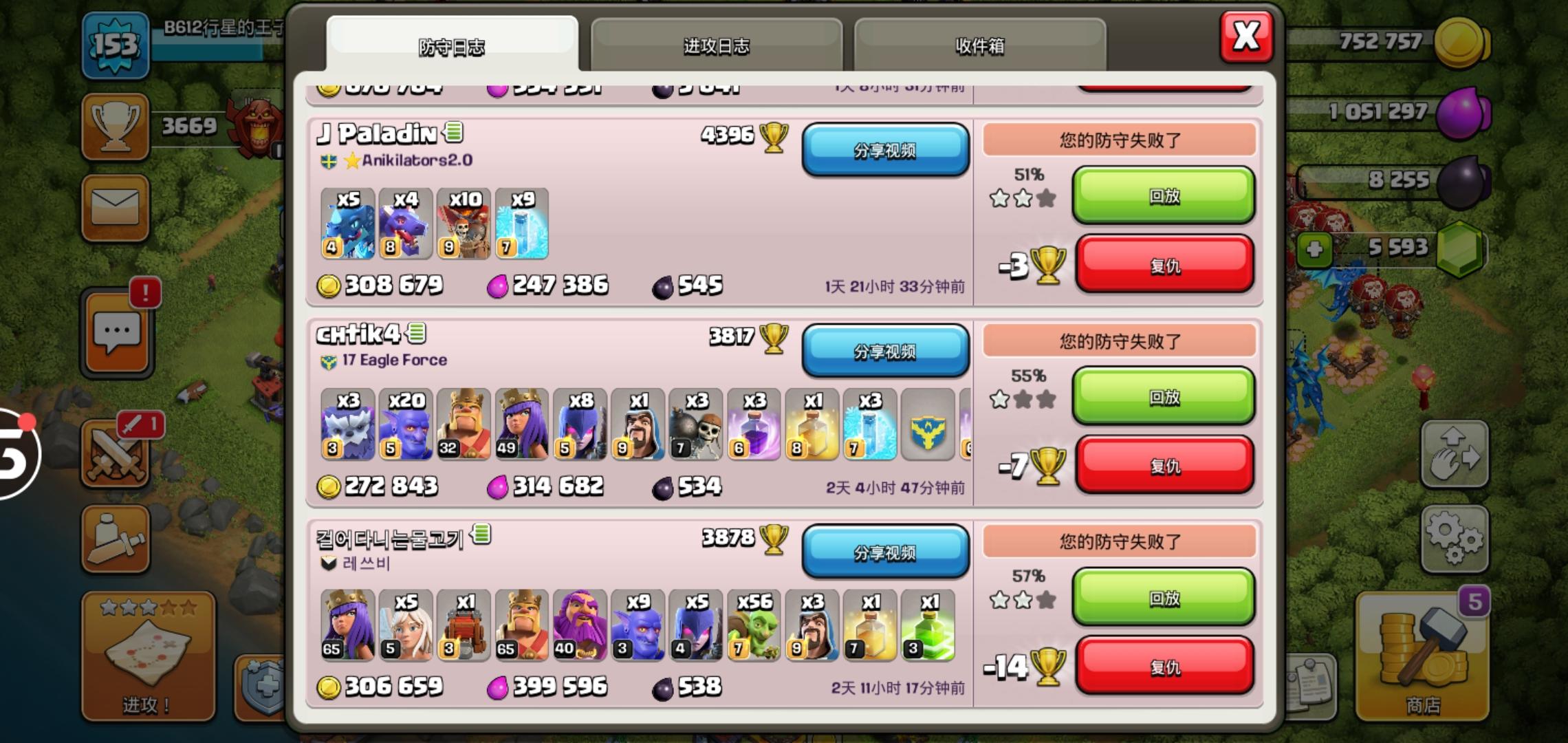Tap the x9 Freeze Spell icon
The height and width of the screenshot is (743, 1568).
pos(522,225)
